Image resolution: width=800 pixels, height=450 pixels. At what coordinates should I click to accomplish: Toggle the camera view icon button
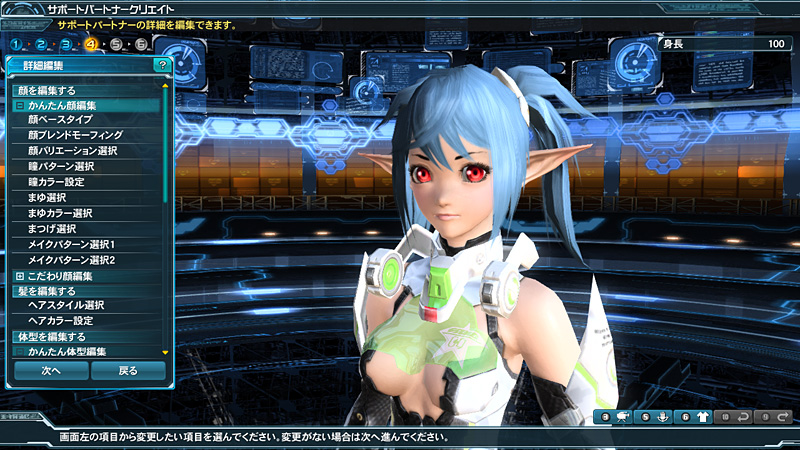pos(621,417)
